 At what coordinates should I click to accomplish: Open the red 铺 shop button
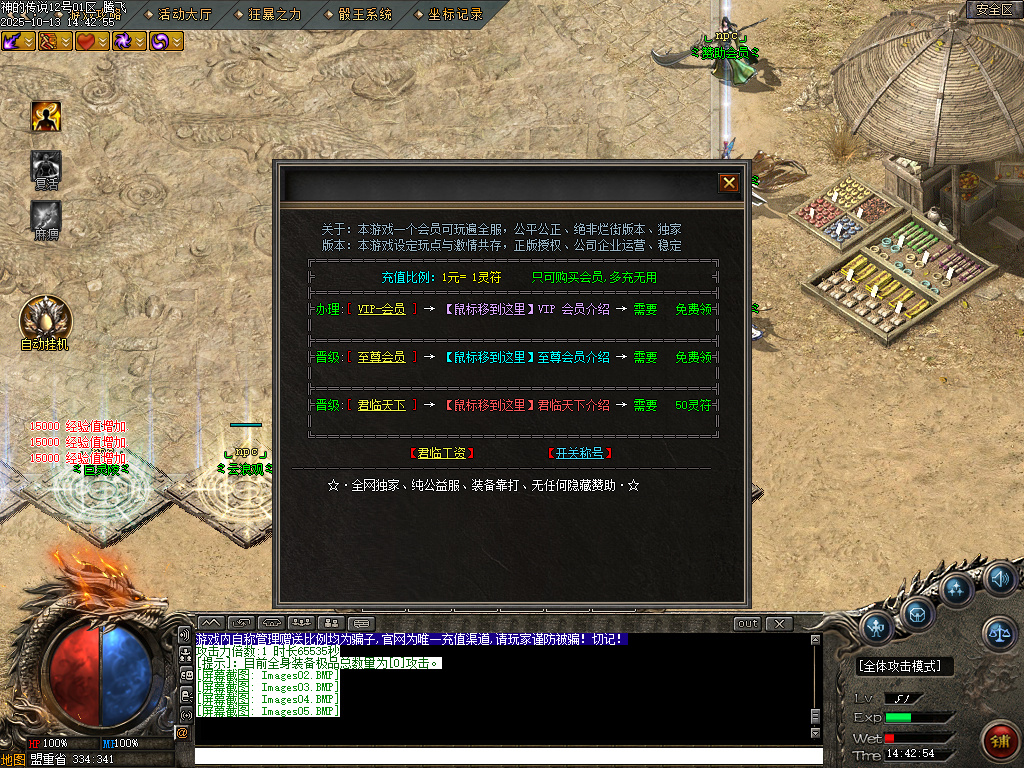click(1000, 739)
